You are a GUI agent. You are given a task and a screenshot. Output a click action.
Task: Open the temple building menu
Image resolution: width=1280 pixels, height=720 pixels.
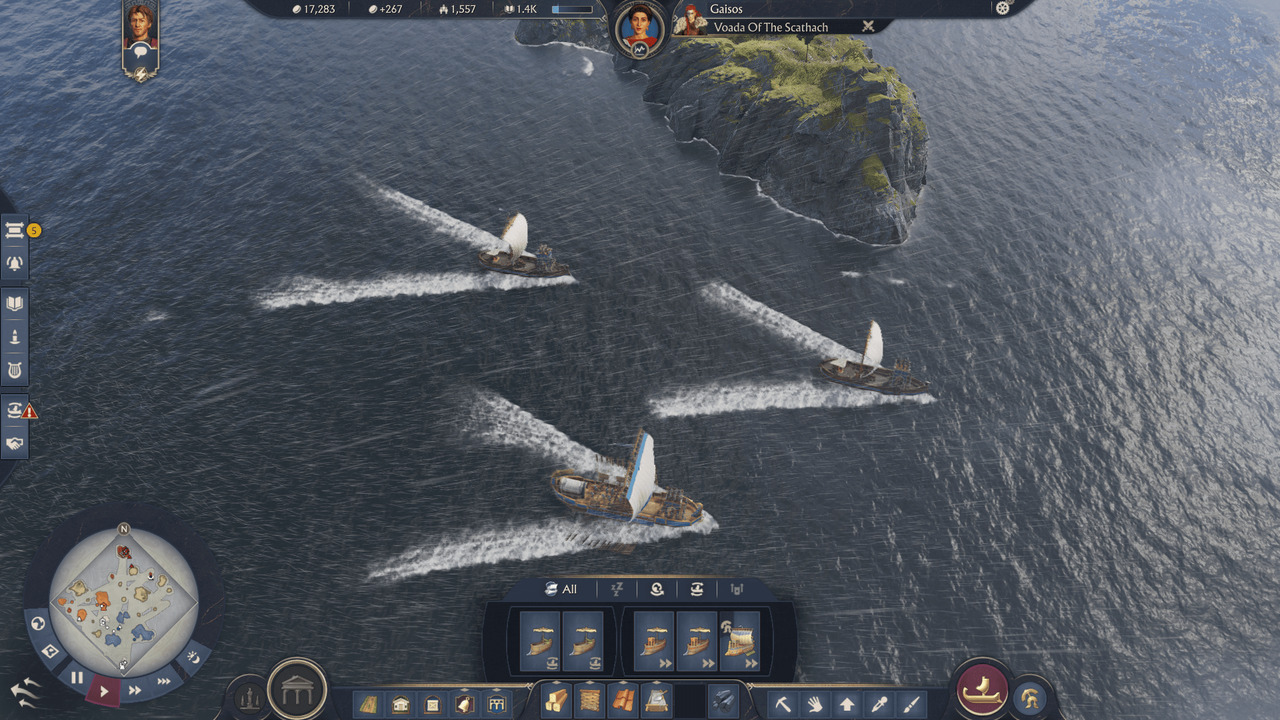click(x=297, y=688)
